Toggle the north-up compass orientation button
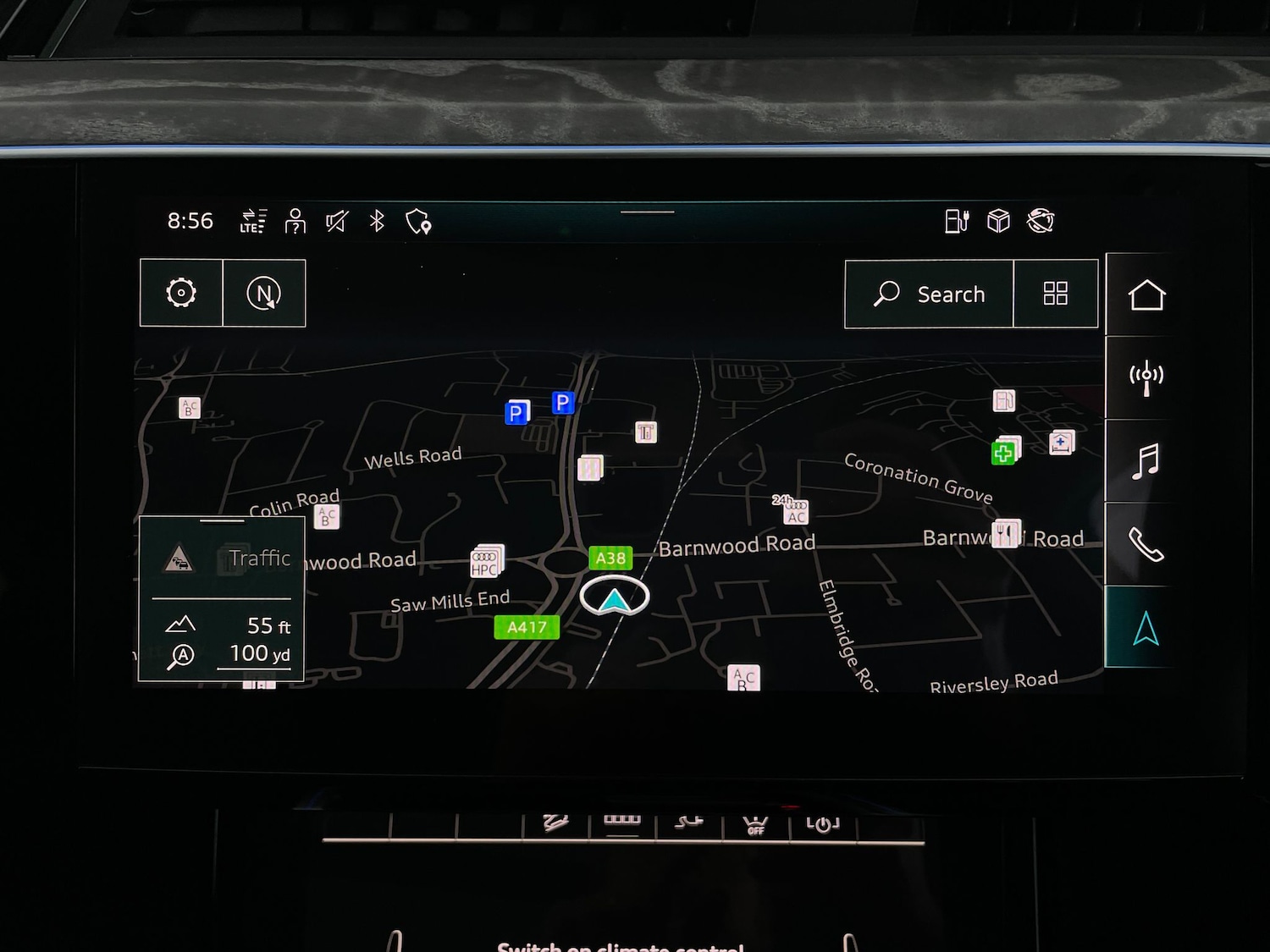Screen dimensions: 1270x952 click(x=263, y=293)
